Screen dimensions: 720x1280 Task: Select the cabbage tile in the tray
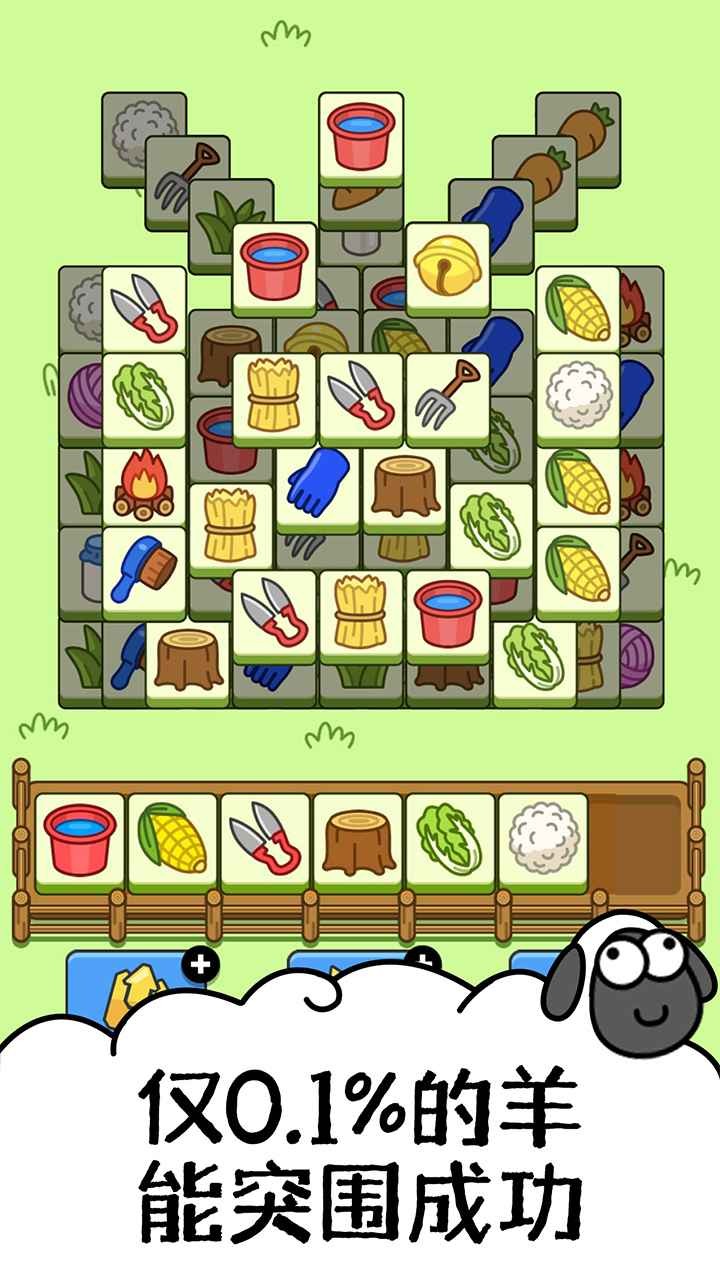(449, 840)
